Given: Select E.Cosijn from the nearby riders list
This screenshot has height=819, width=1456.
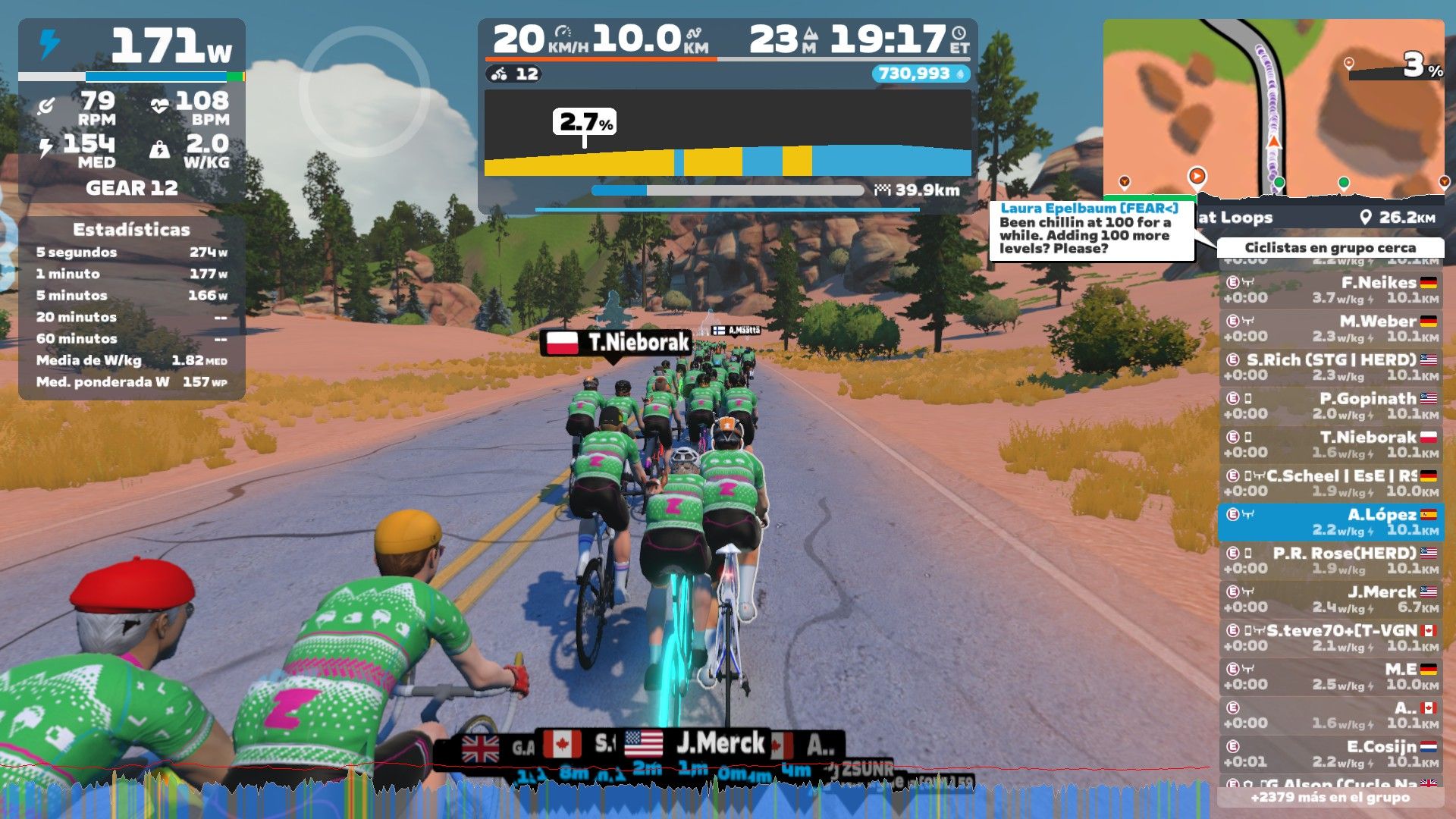Looking at the screenshot, I should [1331, 754].
